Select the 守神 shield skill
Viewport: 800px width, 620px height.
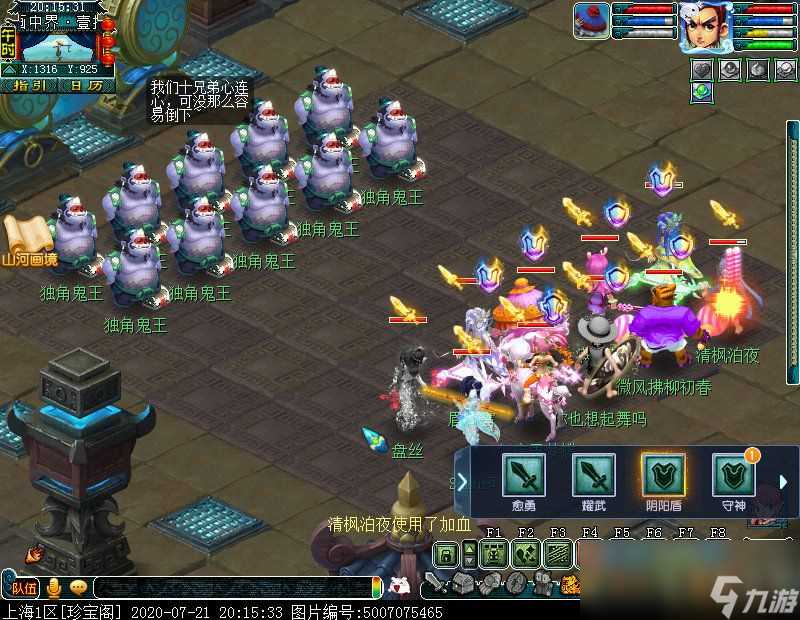[x=733, y=475]
